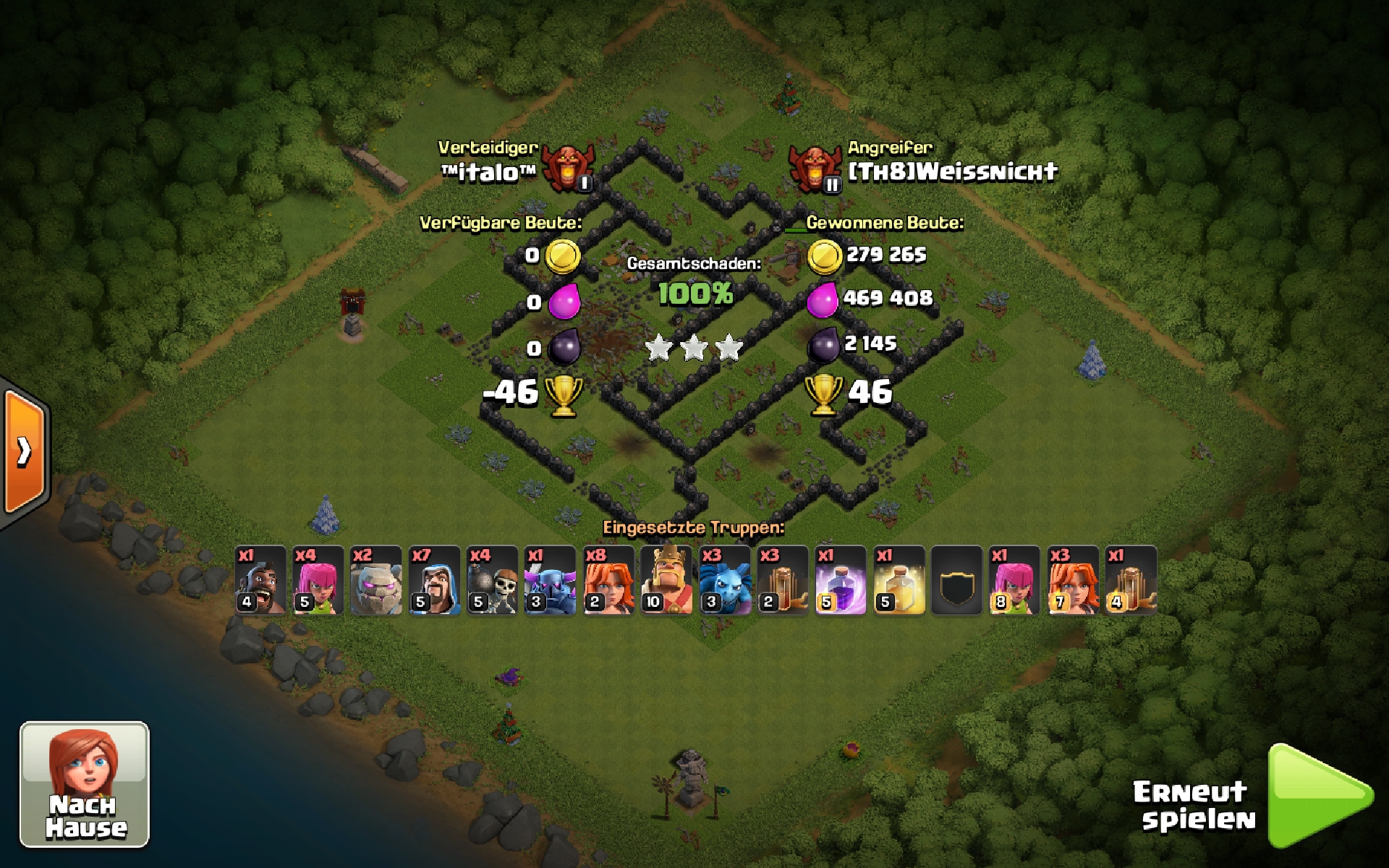Select the Archer card marked x4

[x=318, y=580]
